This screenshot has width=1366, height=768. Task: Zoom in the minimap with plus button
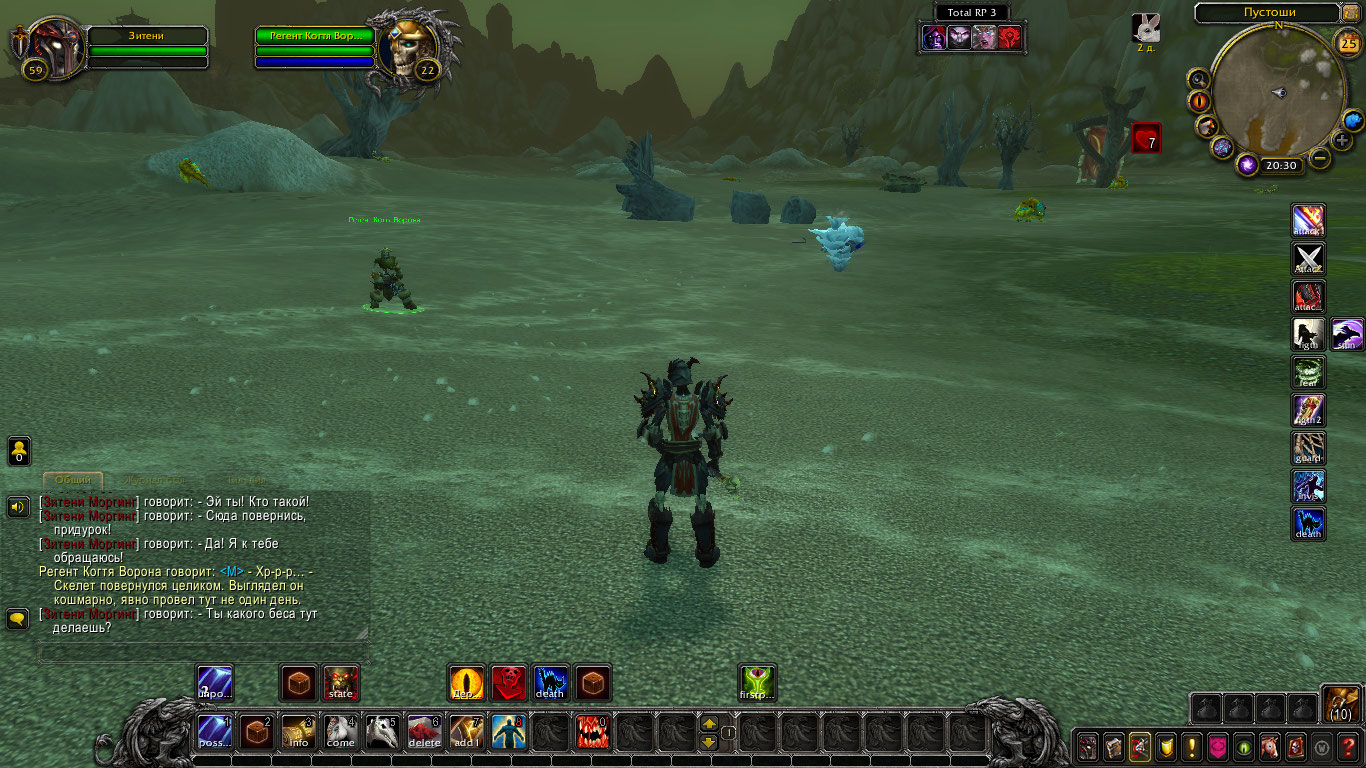click(1342, 140)
